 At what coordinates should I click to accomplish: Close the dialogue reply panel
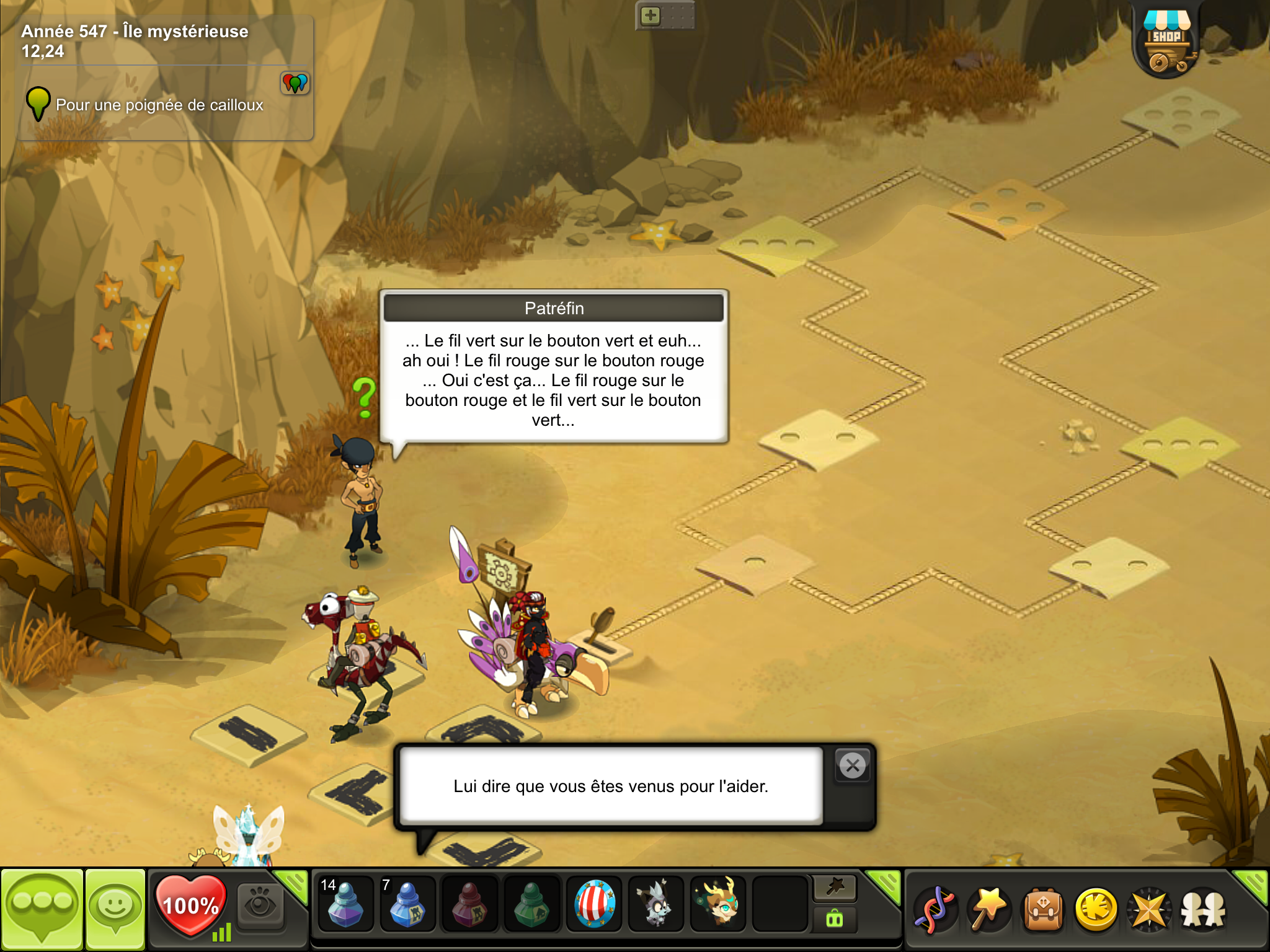pyautogui.click(x=853, y=766)
